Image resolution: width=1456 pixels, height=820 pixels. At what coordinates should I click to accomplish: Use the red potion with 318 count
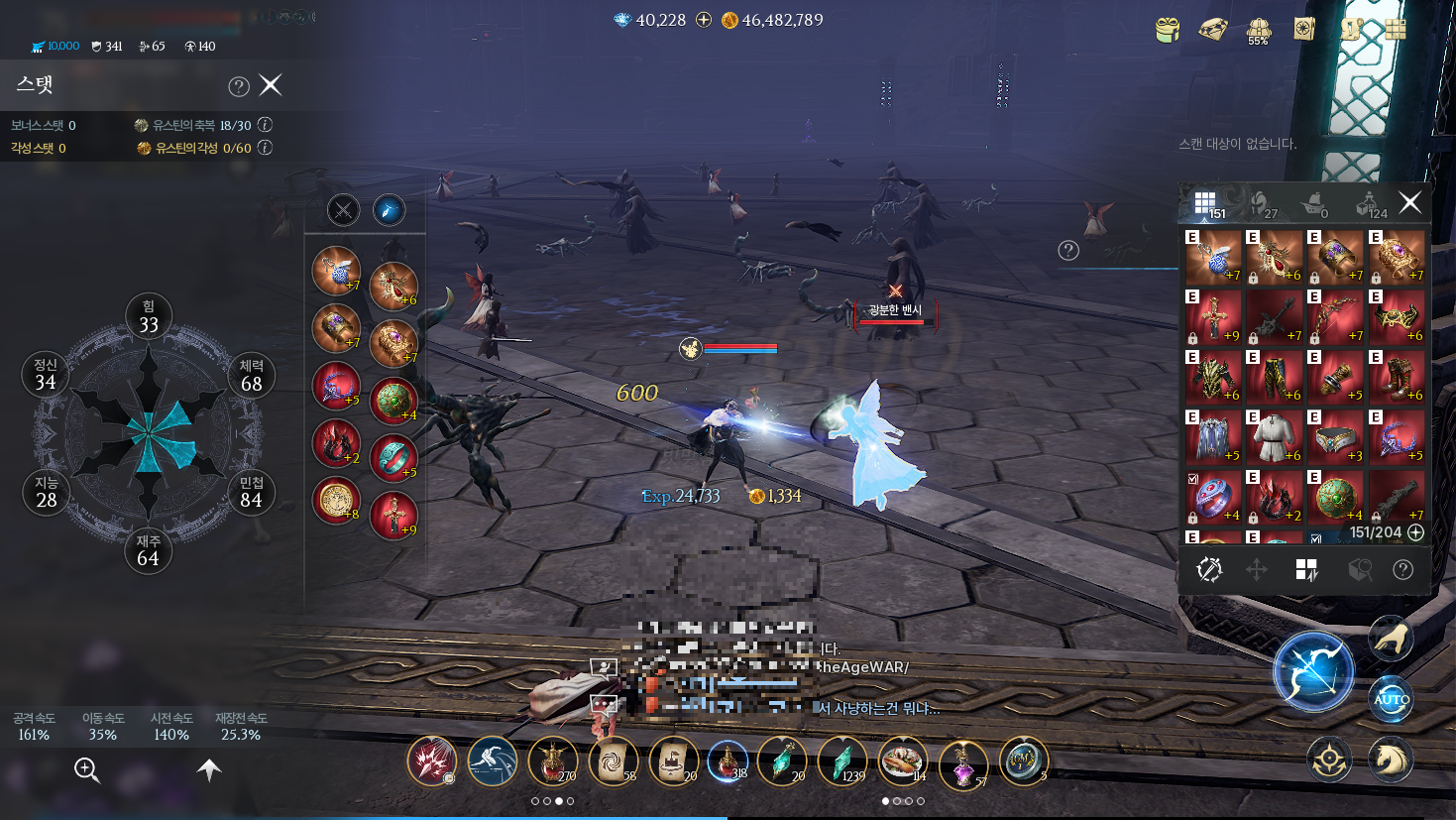pos(728,761)
